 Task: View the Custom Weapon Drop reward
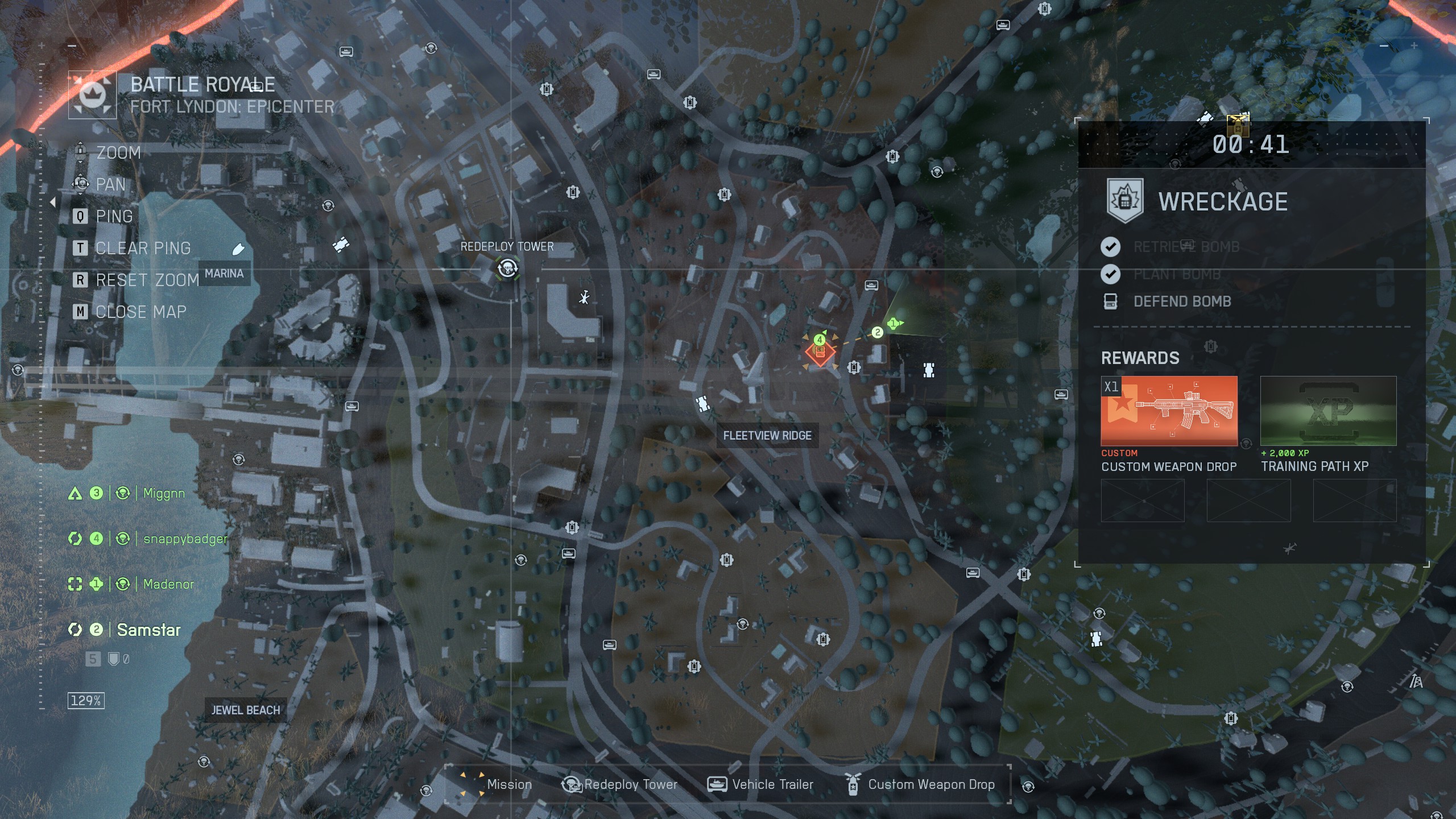click(x=1169, y=411)
